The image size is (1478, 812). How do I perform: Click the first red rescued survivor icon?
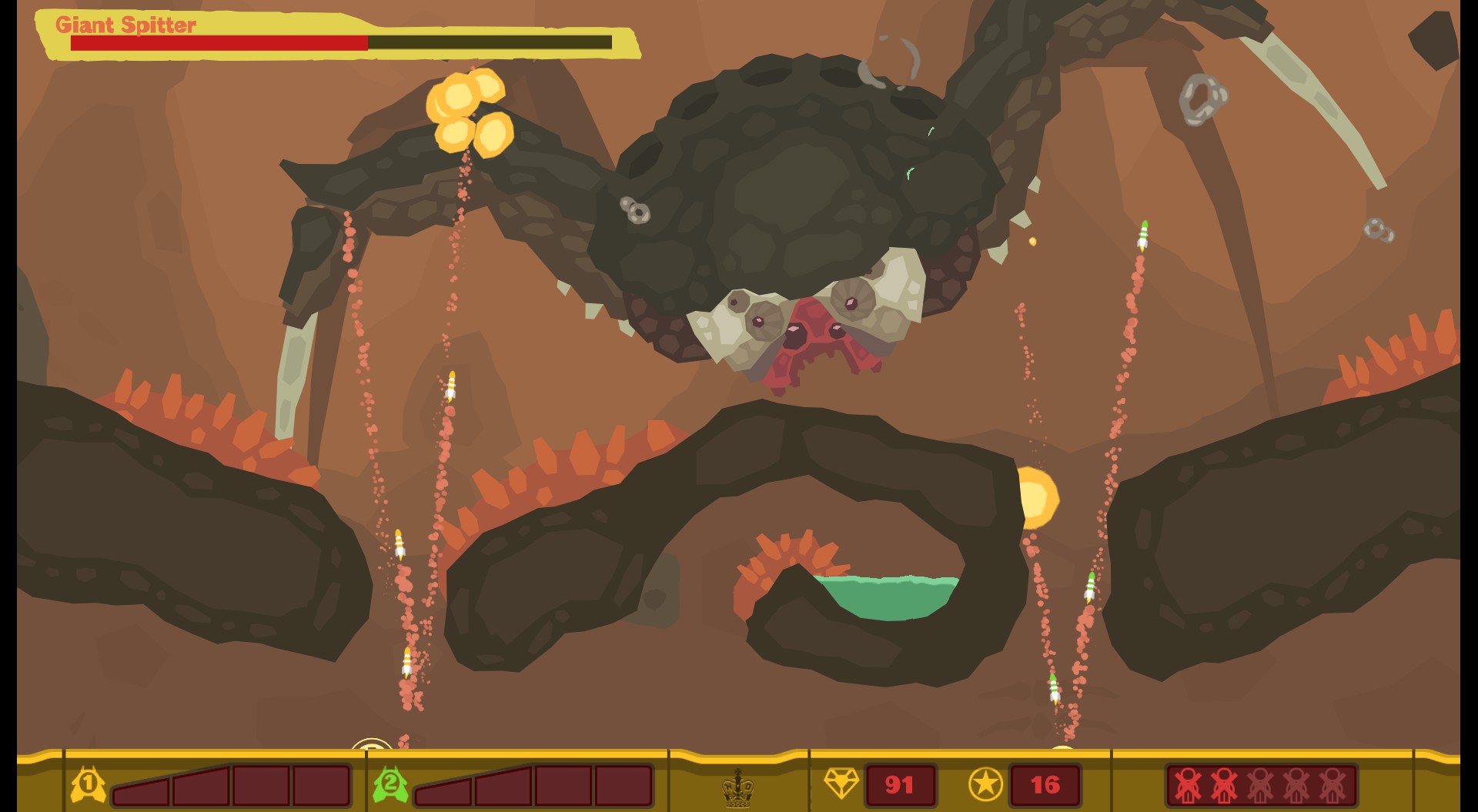[x=1187, y=785]
